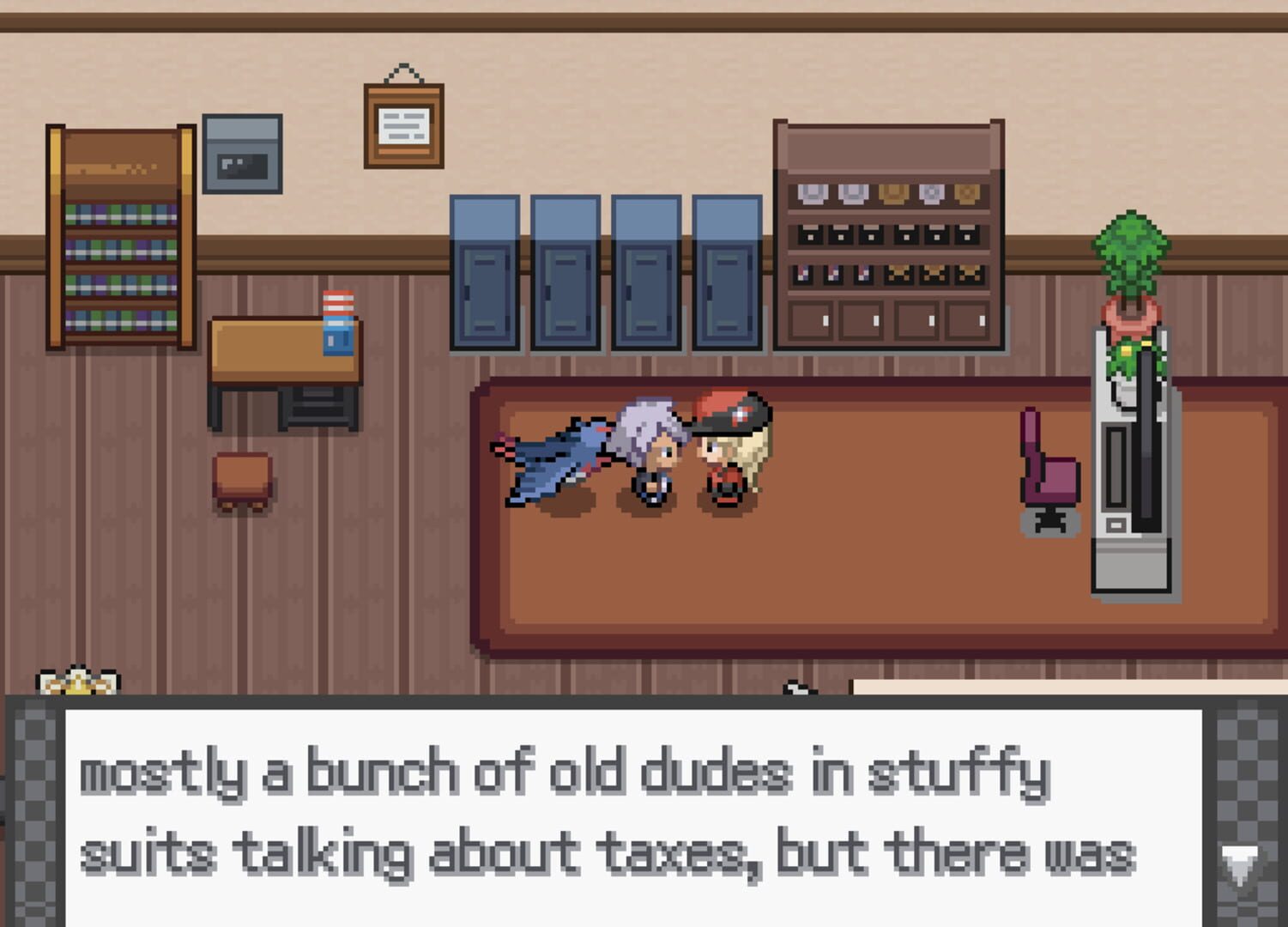Open a lower cabinet door of the trophy case

point(811,322)
